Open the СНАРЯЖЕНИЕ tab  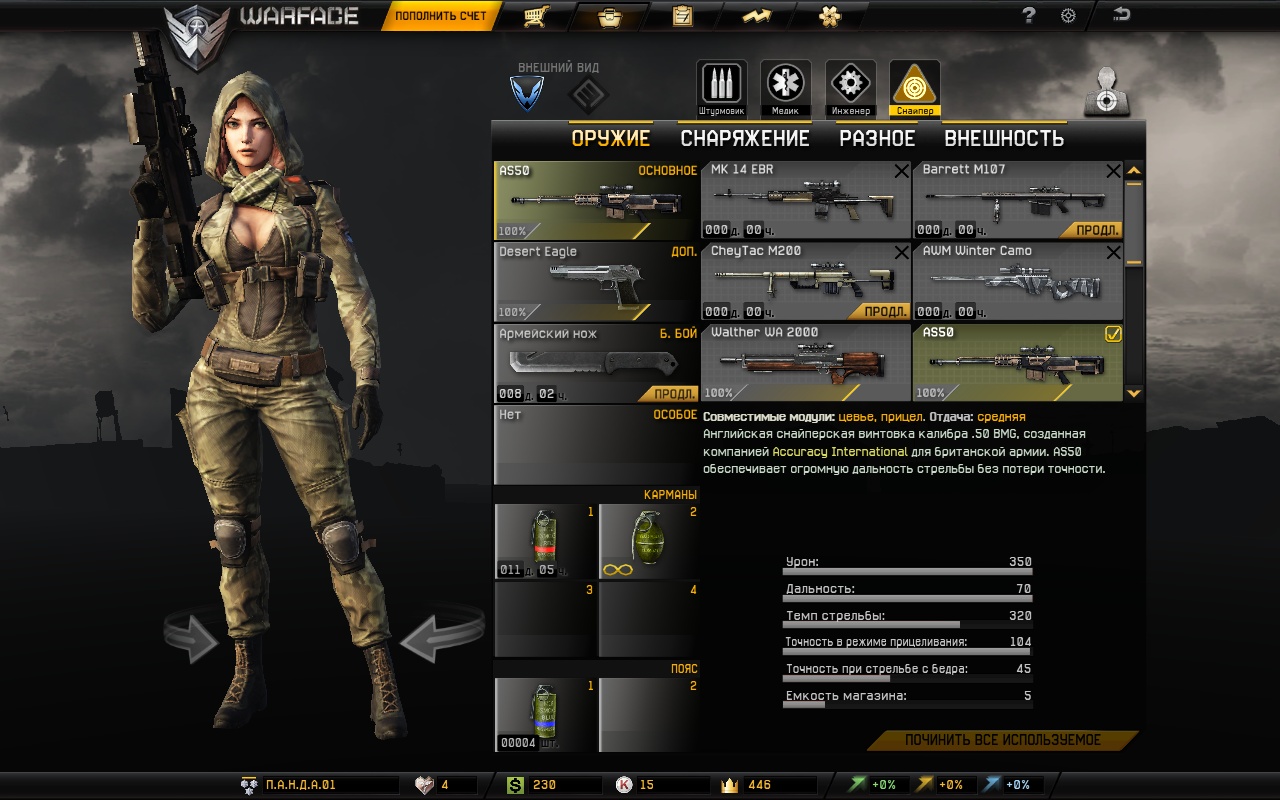coord(745,139)
